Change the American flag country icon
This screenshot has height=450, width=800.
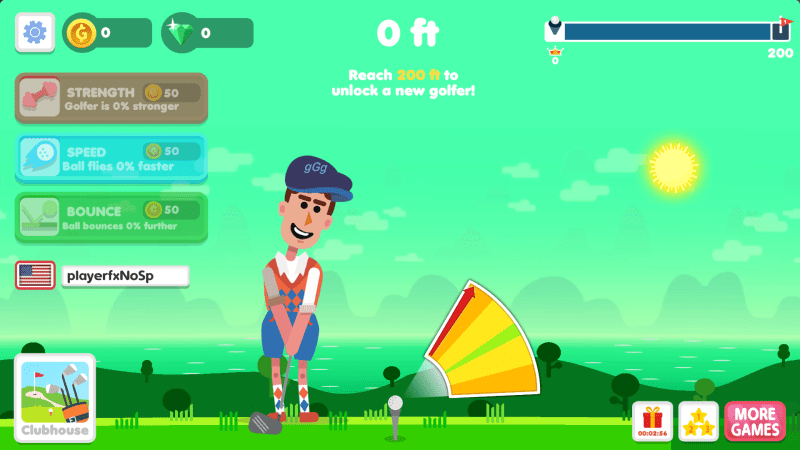[35, 275]
